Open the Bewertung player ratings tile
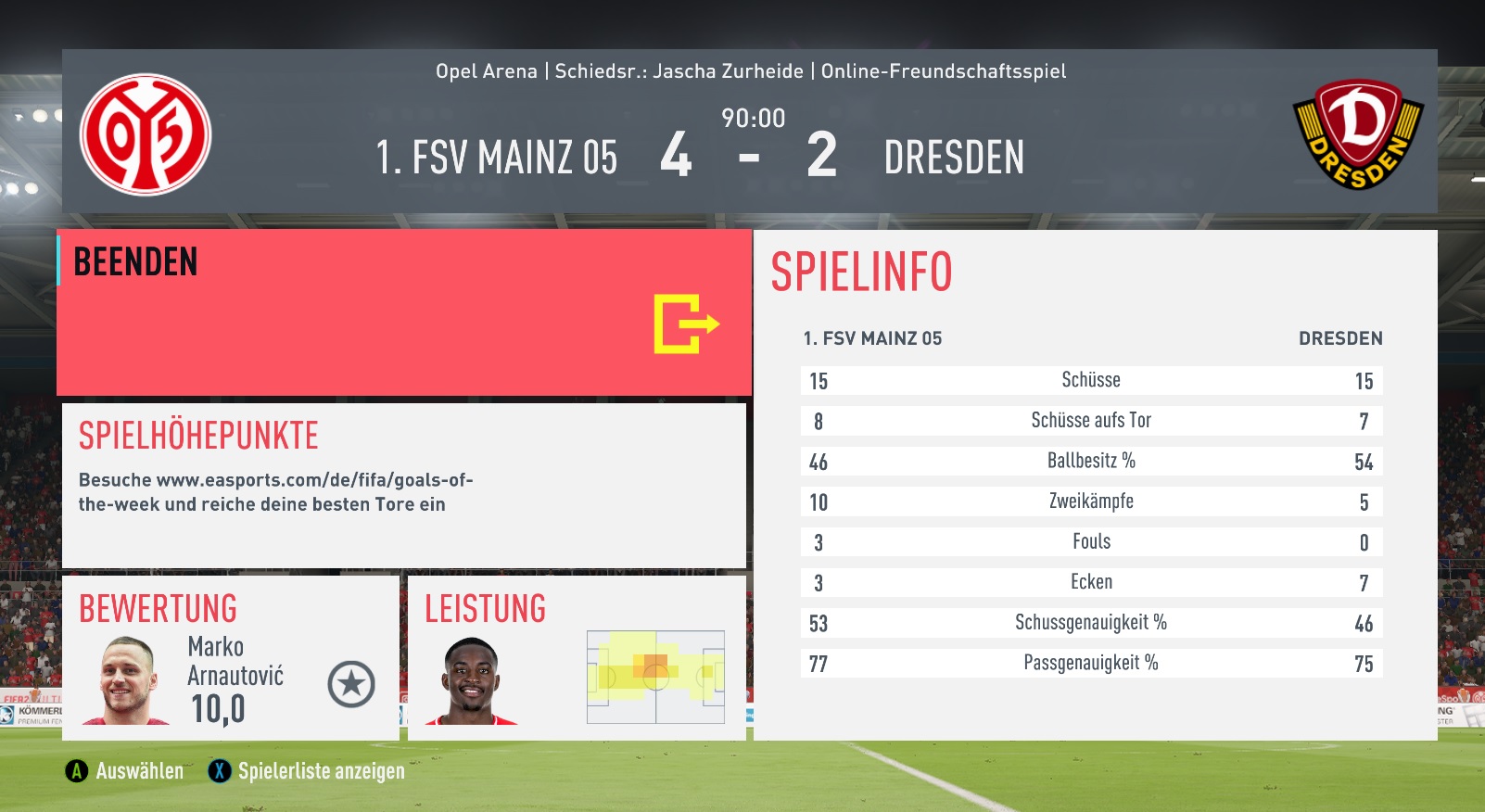1485x812 pixels. tap(230, 657)
